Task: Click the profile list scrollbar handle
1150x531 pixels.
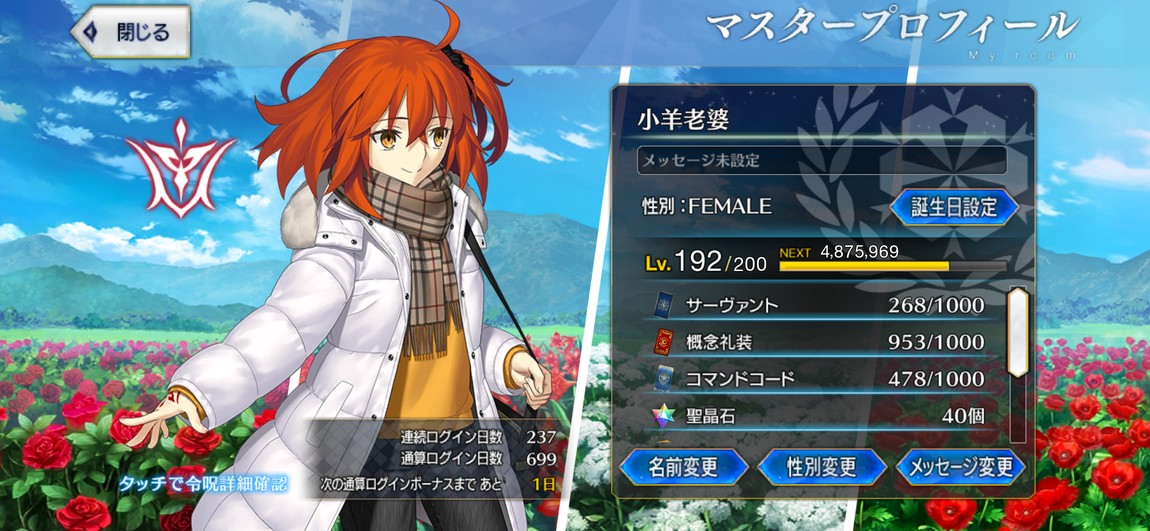Action: tap(1017, 333)
